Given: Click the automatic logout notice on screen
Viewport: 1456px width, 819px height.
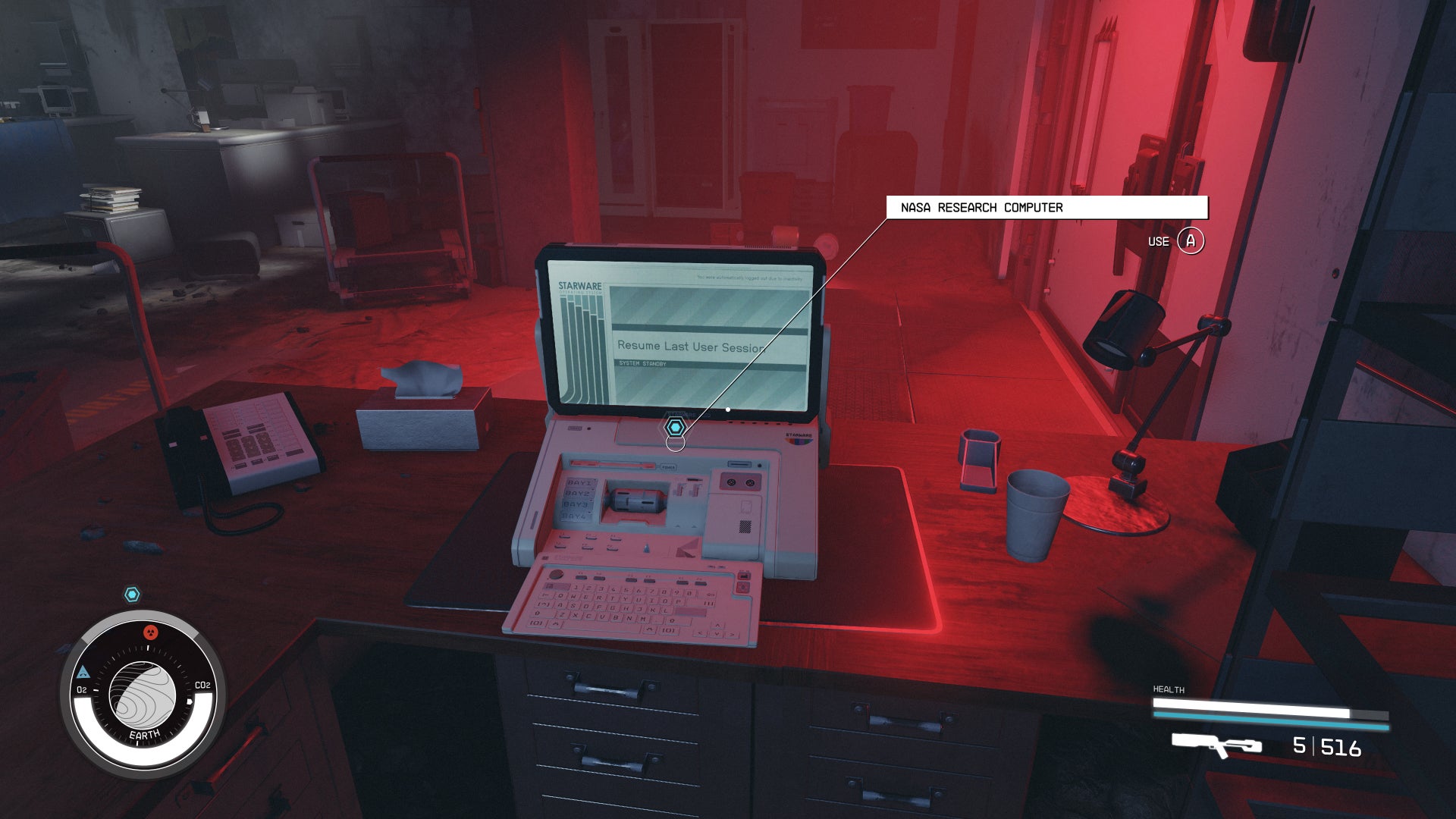Looking at the screenshot, I should pyautogui.click(x=749, y=278).
